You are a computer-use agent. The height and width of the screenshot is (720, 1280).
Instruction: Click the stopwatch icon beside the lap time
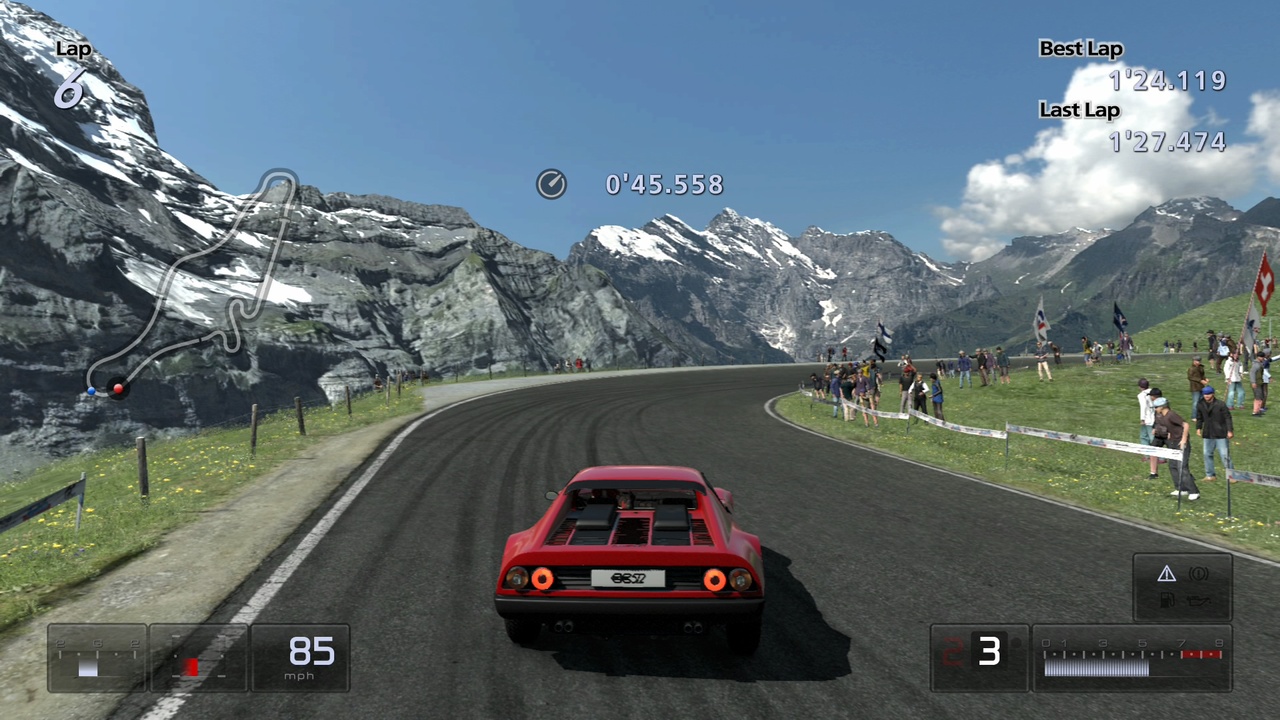pyautogui.click(x=551, y=184)
